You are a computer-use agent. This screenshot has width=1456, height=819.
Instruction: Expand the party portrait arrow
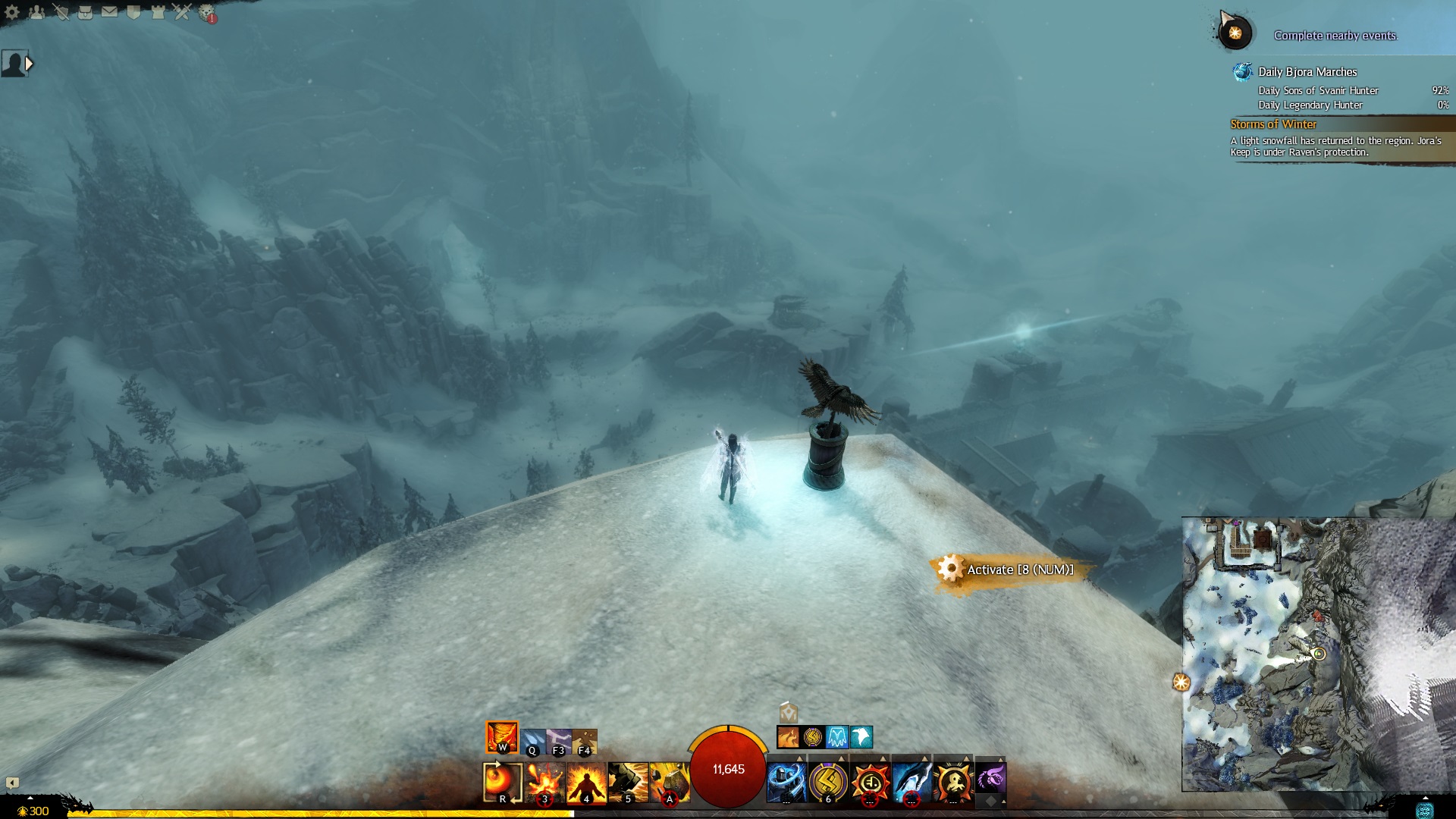tap(29, 64)
